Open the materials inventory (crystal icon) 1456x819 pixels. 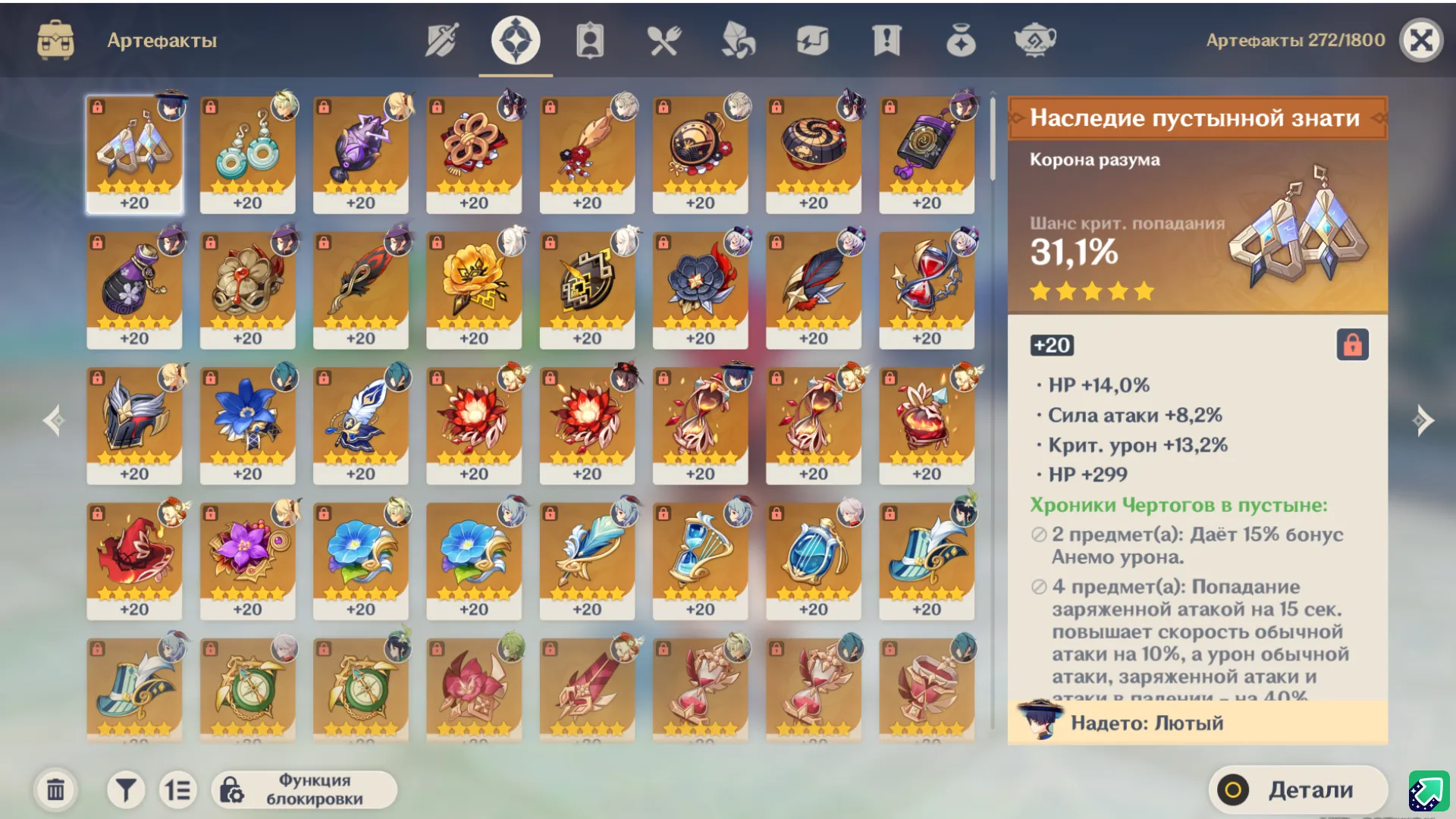(x=736, y=41)
